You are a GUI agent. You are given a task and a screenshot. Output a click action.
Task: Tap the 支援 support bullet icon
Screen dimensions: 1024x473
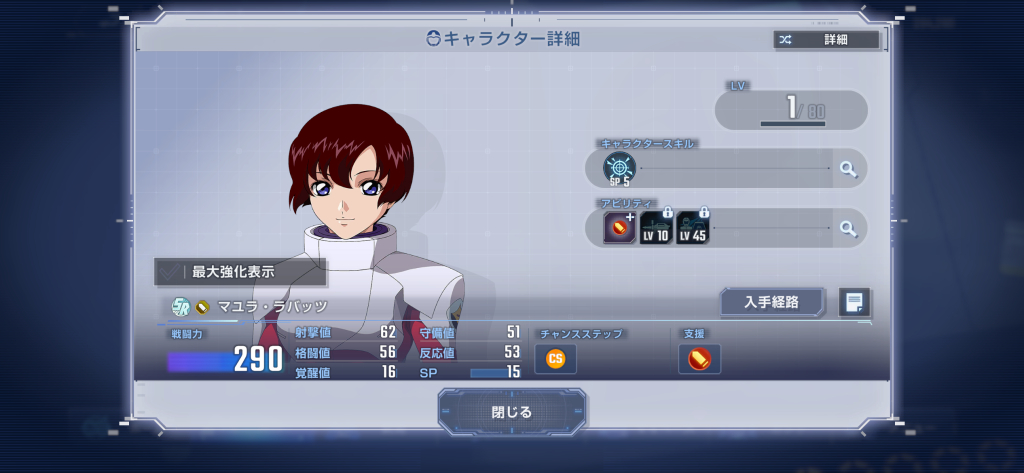[699, 358]
